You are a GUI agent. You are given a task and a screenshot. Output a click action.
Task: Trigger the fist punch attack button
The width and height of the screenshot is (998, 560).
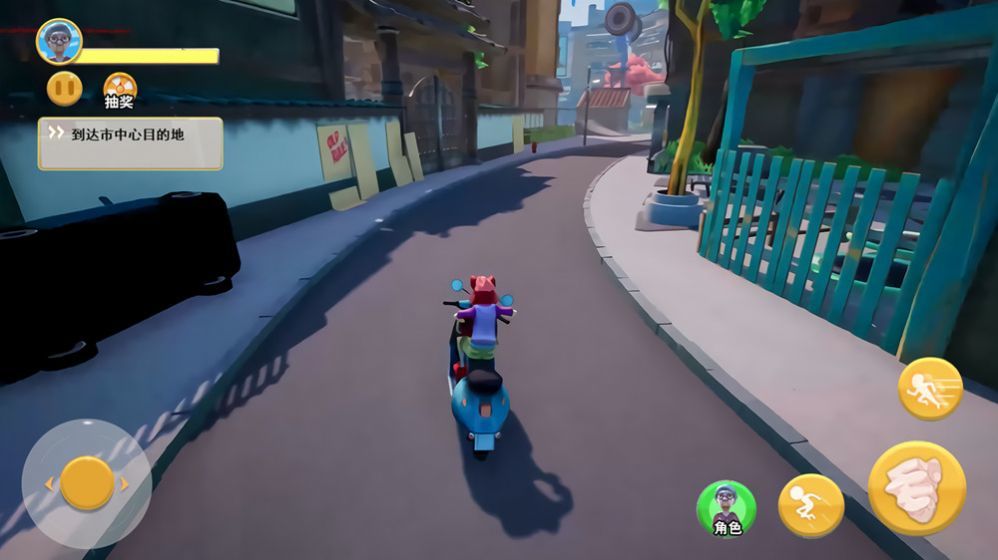[916, 488]
